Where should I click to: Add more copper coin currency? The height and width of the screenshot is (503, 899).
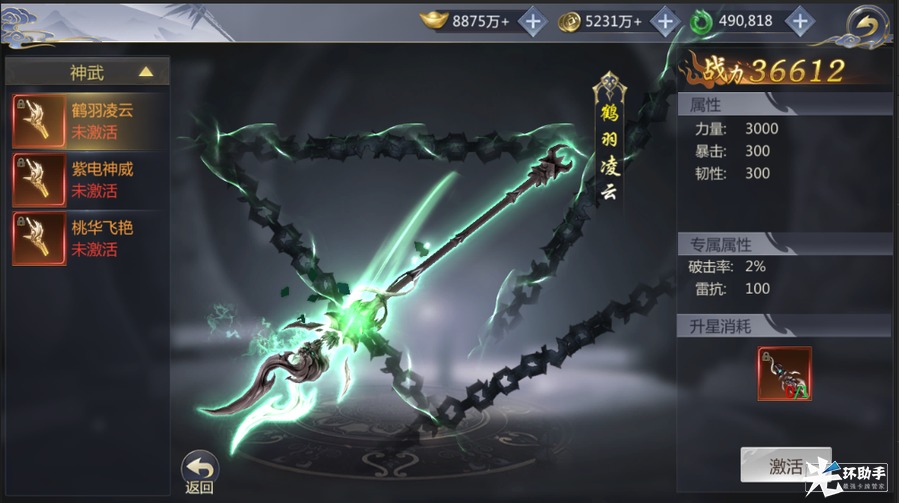pyautogui.click(x=664, y=20)
